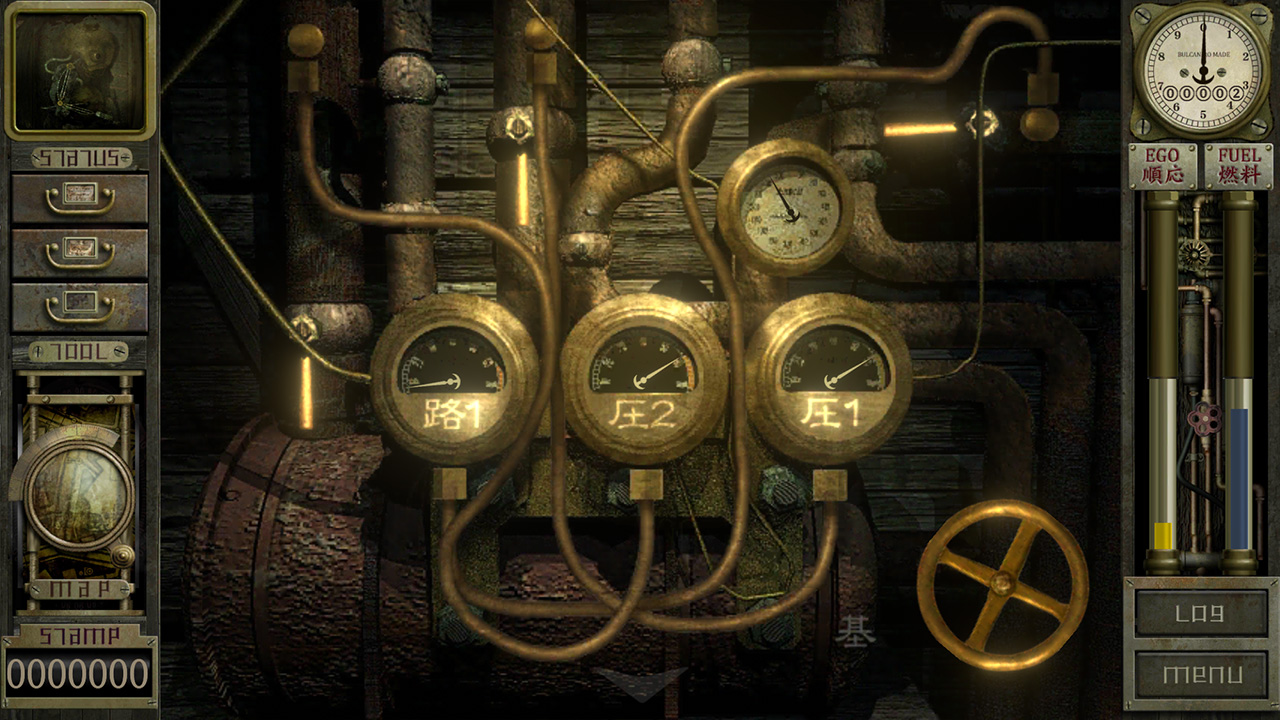Inspect the EGO 順応 gauge plate
The image size is (1280, 720).
coord(1161,165)
